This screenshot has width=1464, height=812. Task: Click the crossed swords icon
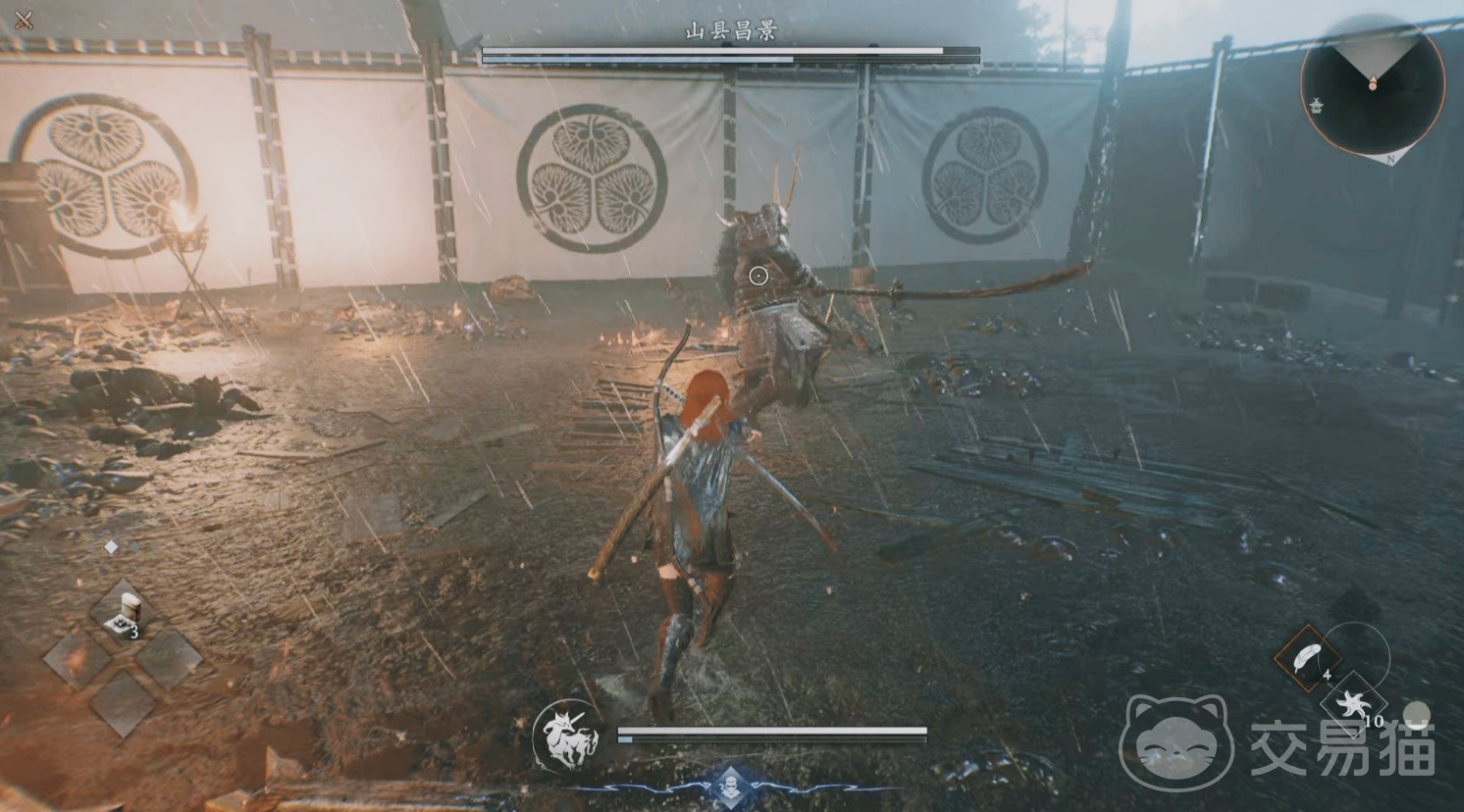[x=25, y=19]
